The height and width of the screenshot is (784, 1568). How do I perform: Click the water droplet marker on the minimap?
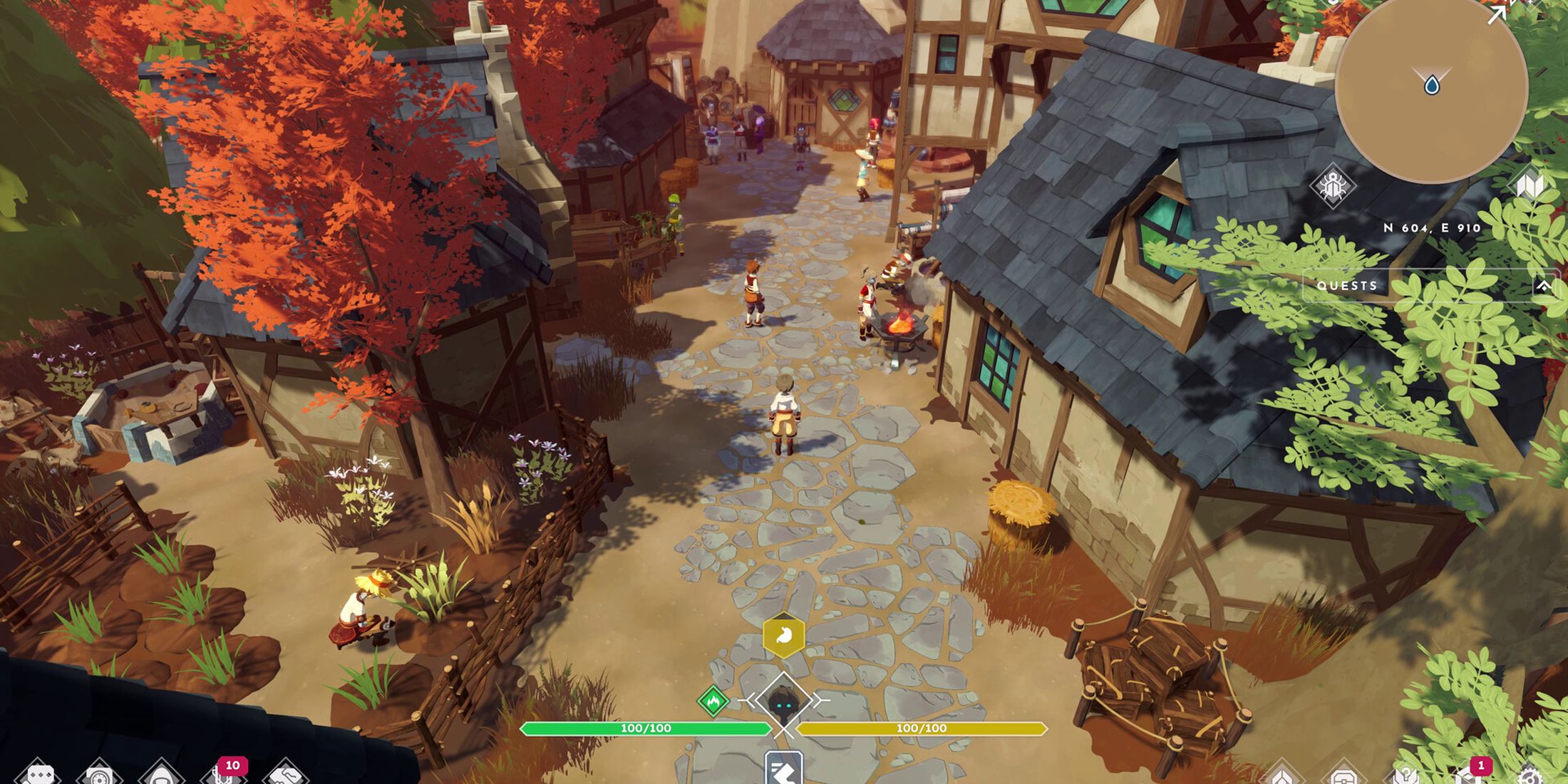pos(1432,86)
